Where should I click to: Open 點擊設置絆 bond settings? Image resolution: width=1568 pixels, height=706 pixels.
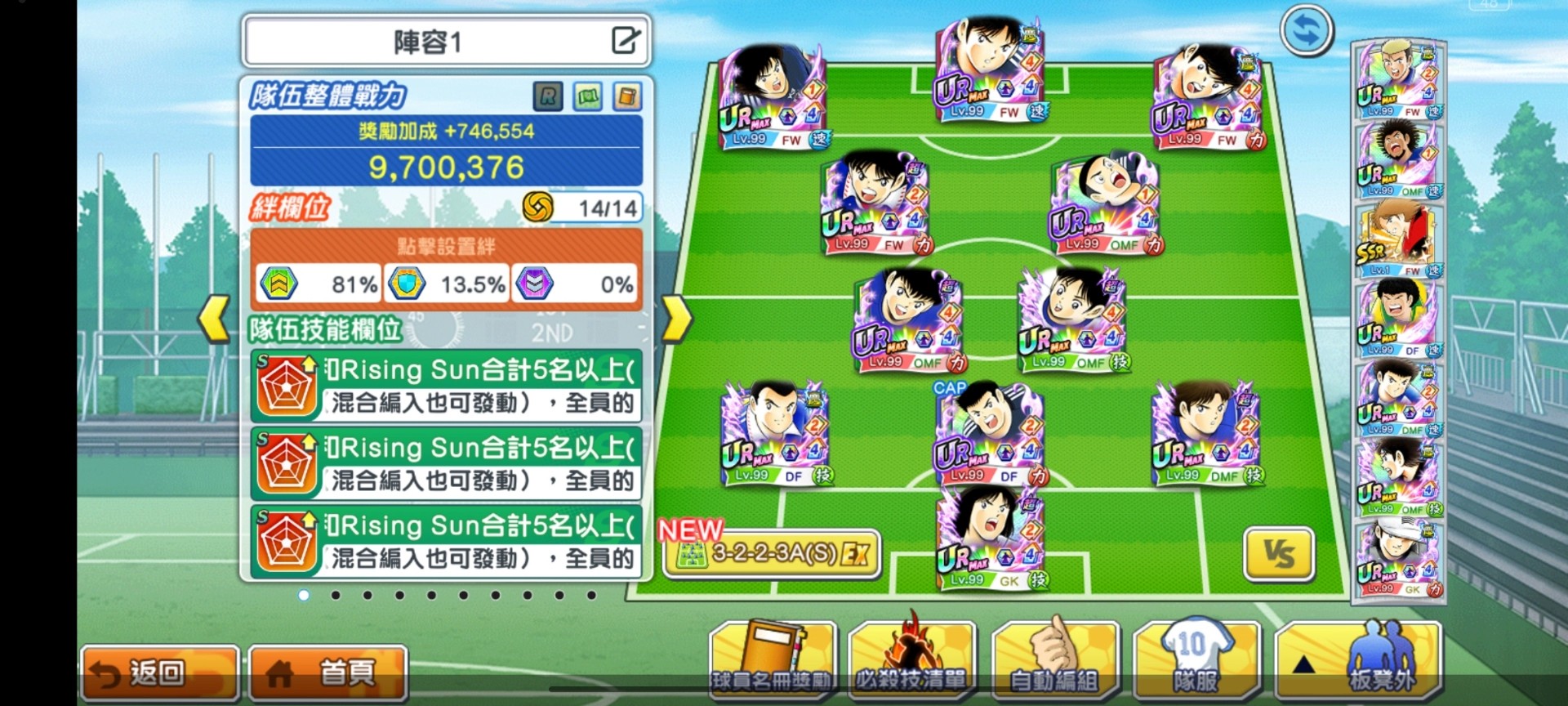(x=446, y=246)
